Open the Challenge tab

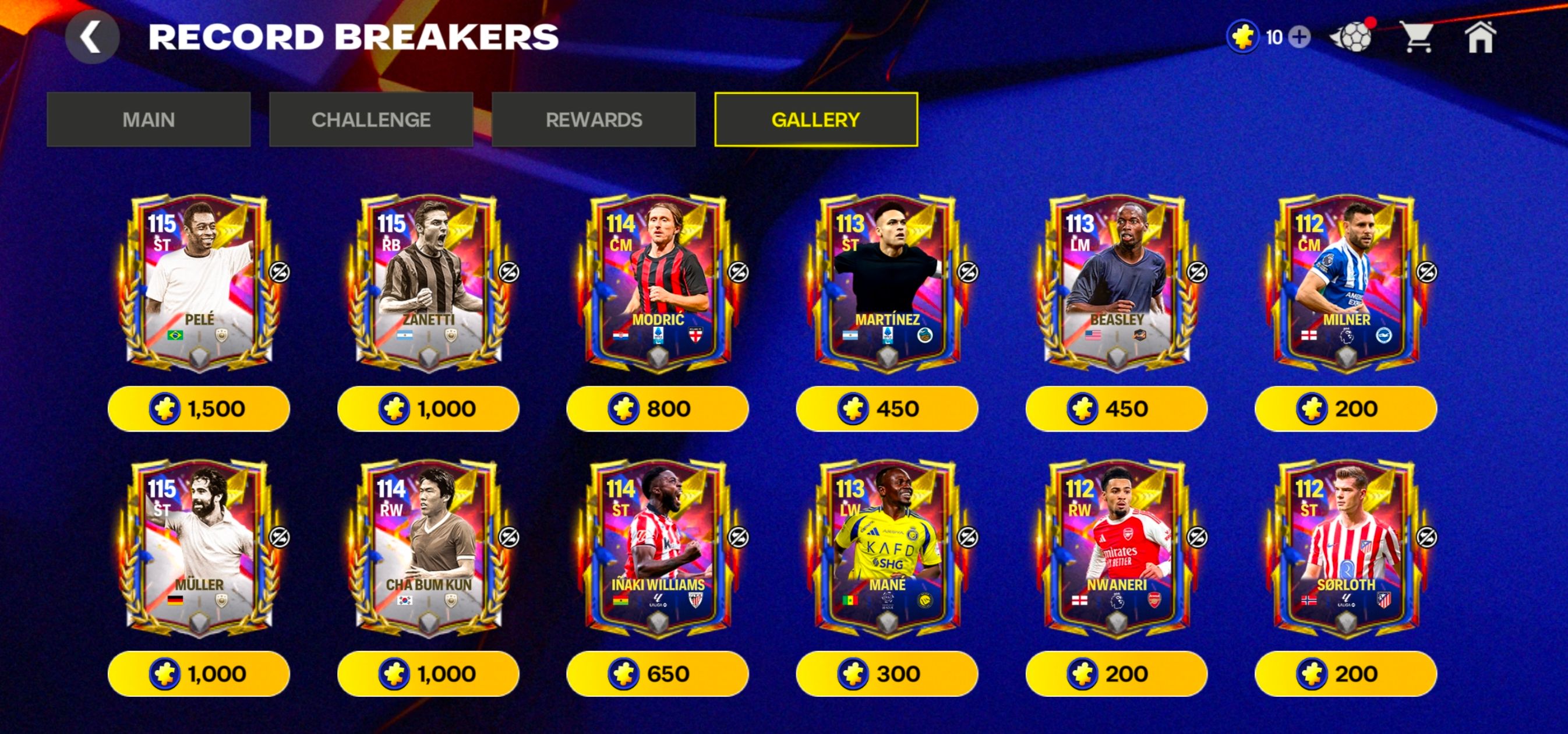point(370,120)
